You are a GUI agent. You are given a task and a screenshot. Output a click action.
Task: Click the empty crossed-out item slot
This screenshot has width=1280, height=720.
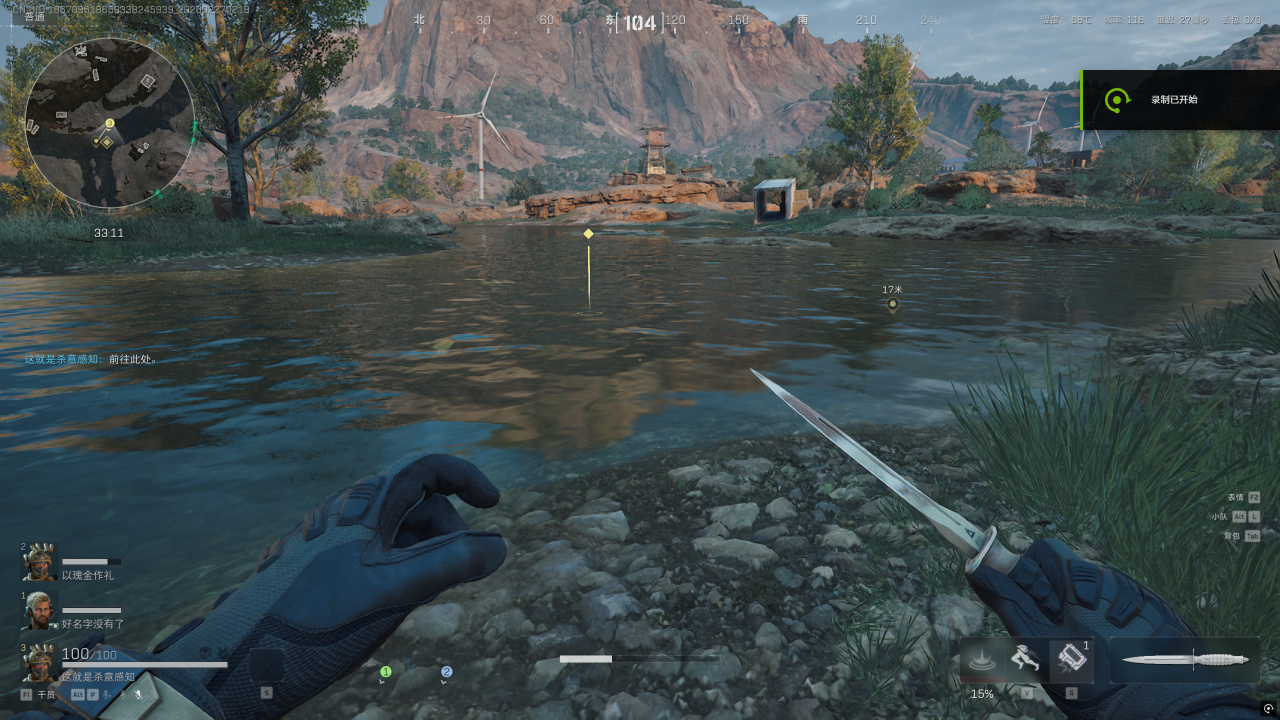coord(266,665)
